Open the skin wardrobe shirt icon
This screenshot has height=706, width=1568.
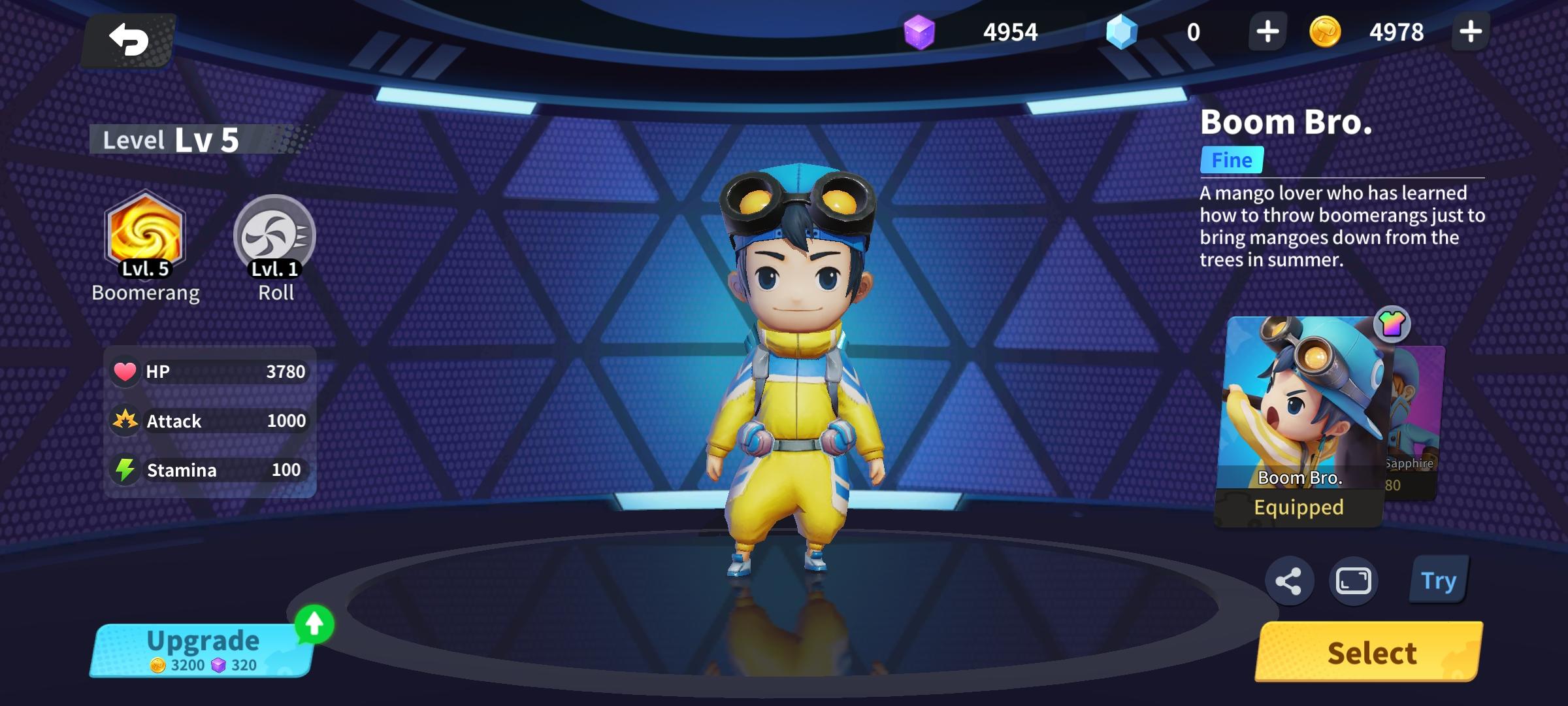[x=1392, y=324]
